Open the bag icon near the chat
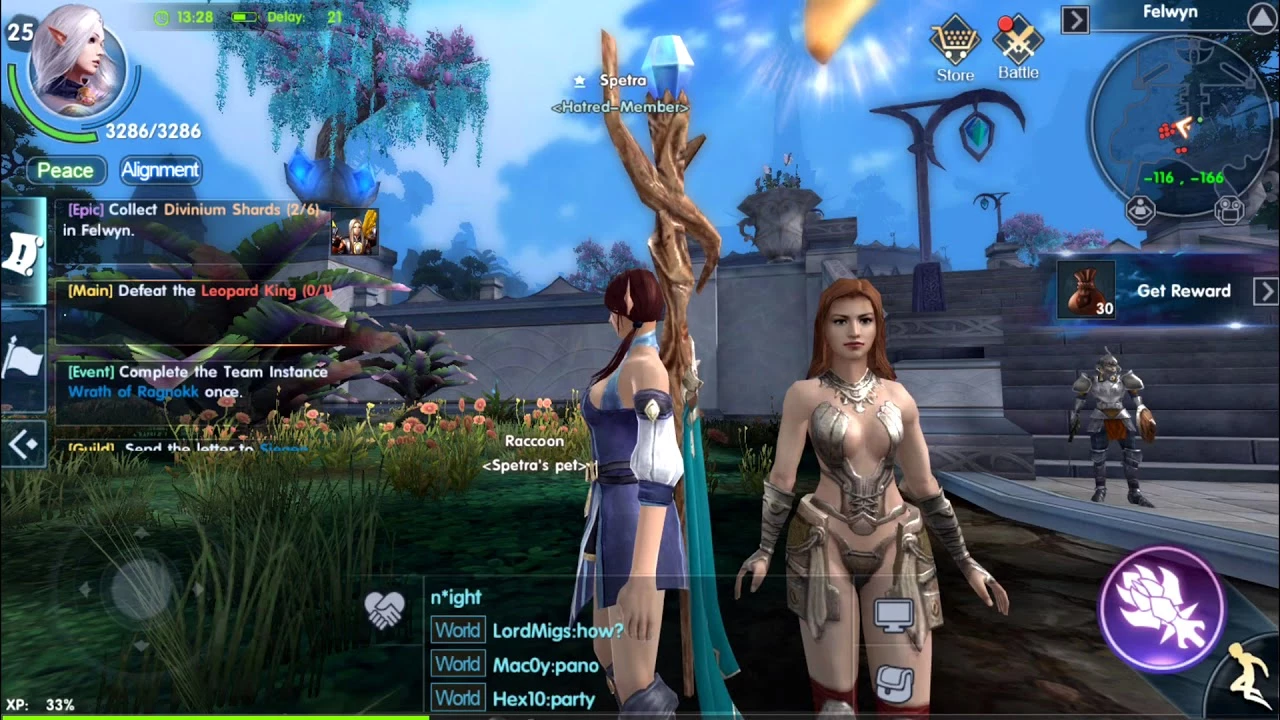 coord(893,682)
